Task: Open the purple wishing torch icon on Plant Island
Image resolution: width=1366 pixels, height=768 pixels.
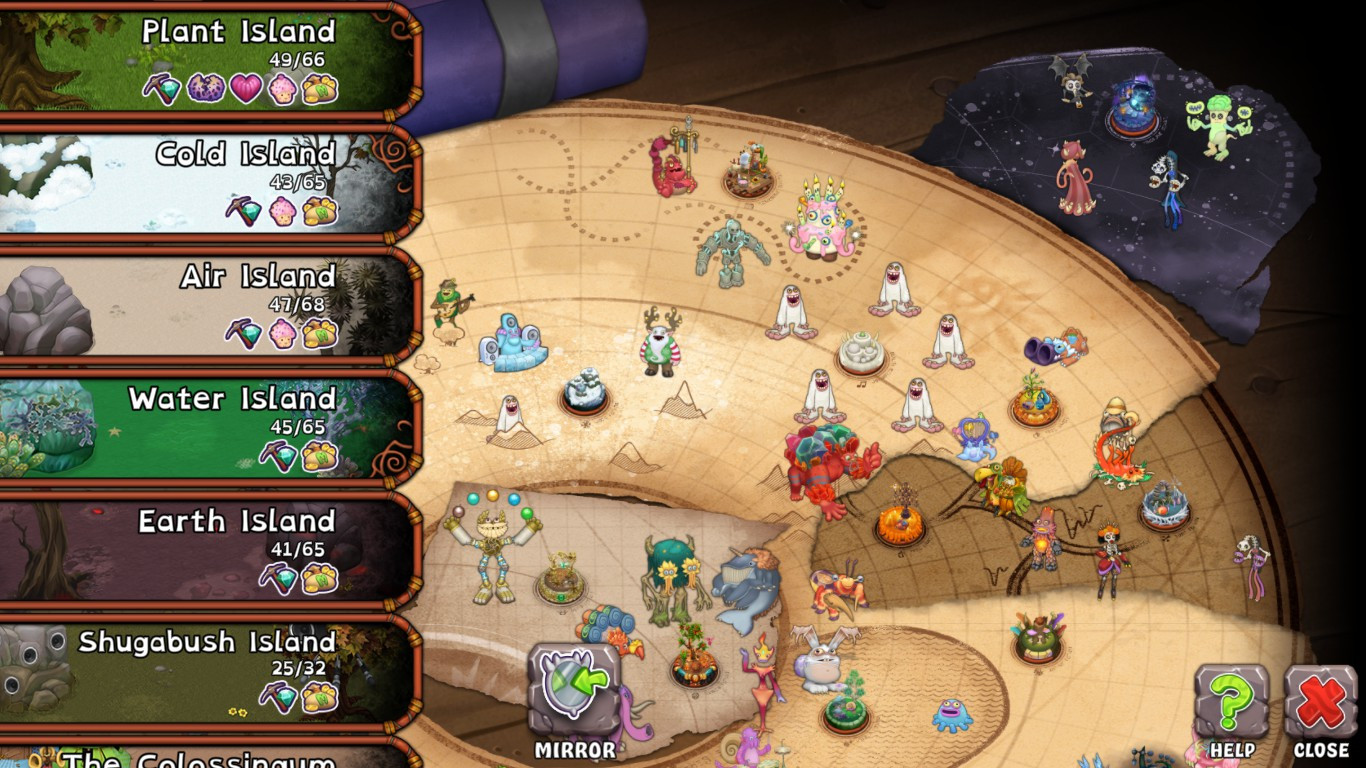Action: pos(205,90)
